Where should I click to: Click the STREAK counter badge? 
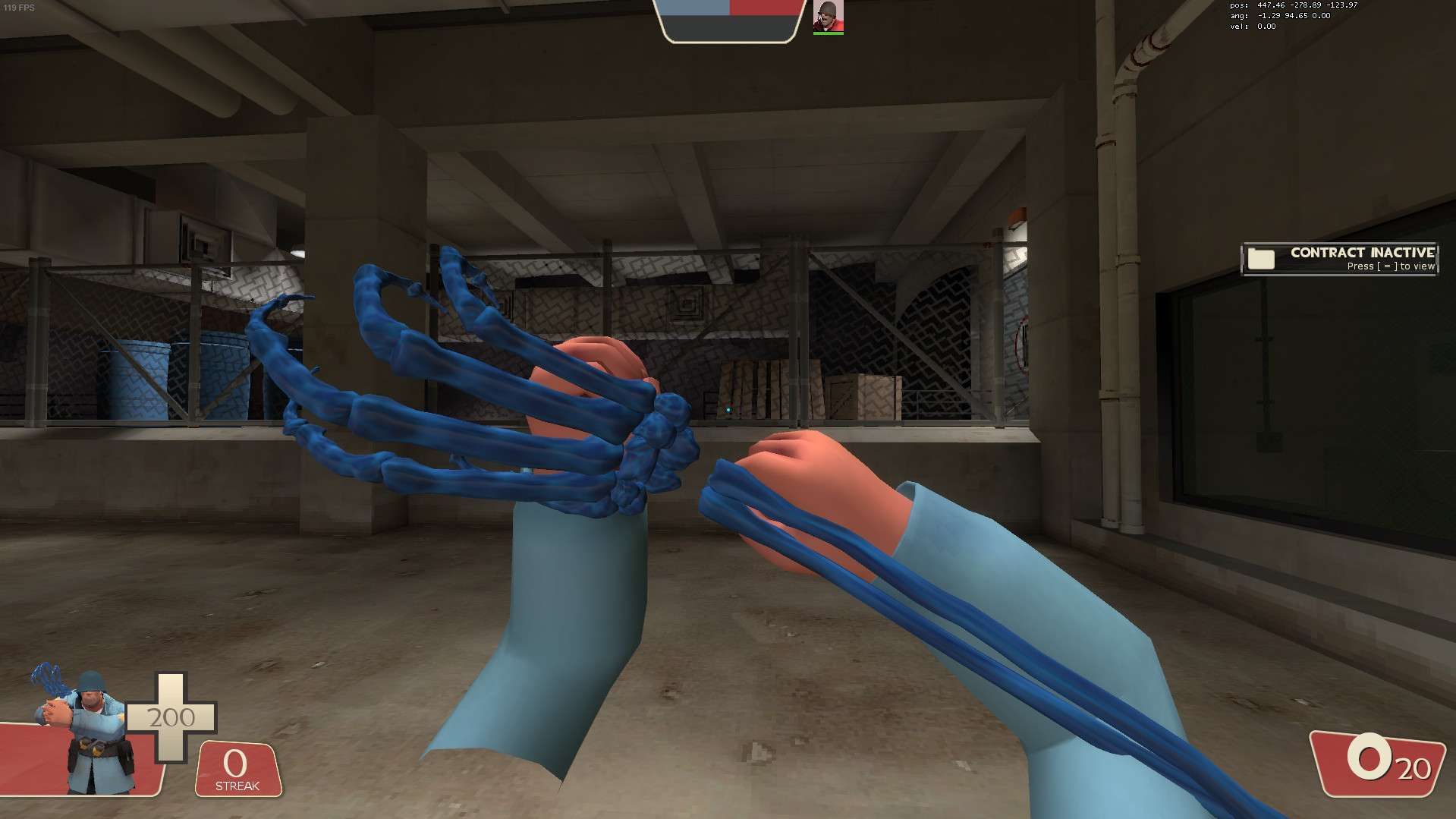tap(236, 769)
